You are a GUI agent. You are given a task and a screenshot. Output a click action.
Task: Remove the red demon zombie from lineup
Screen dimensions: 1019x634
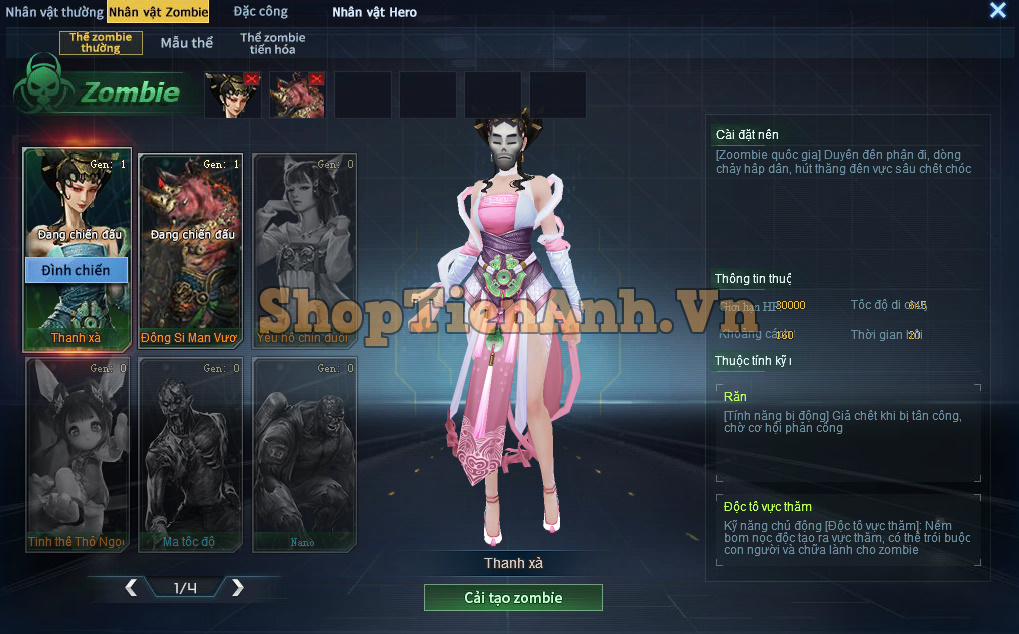317,78
